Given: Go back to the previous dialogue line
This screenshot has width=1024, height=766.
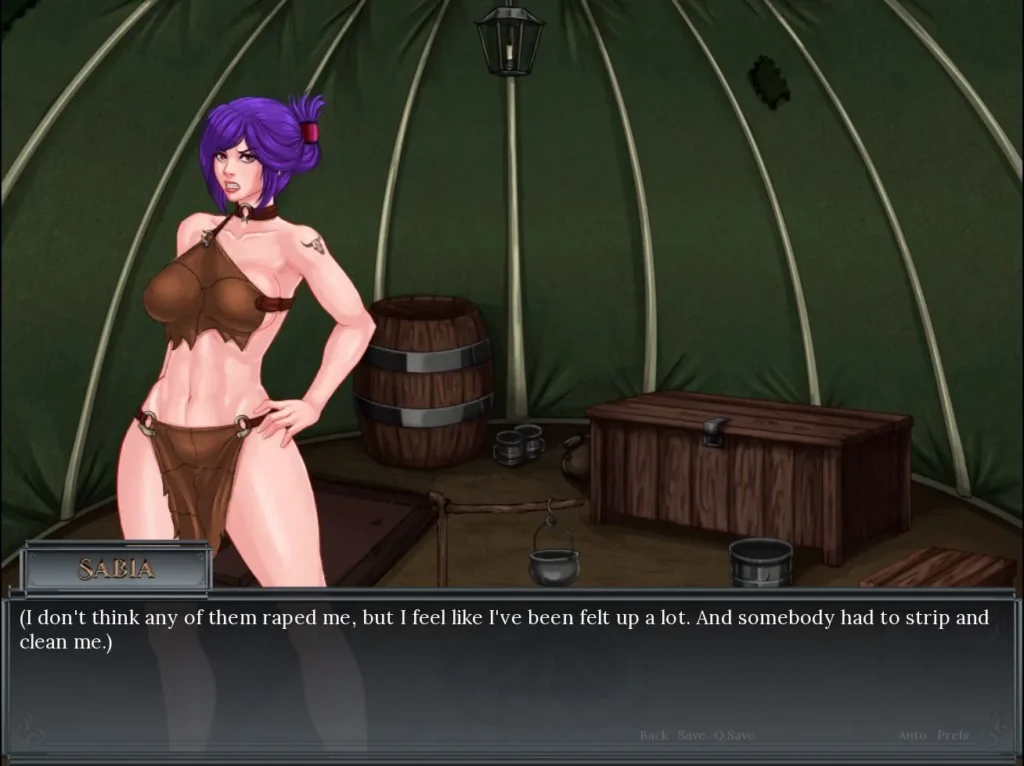Looking at the screenshot, I should pos(654,735).
